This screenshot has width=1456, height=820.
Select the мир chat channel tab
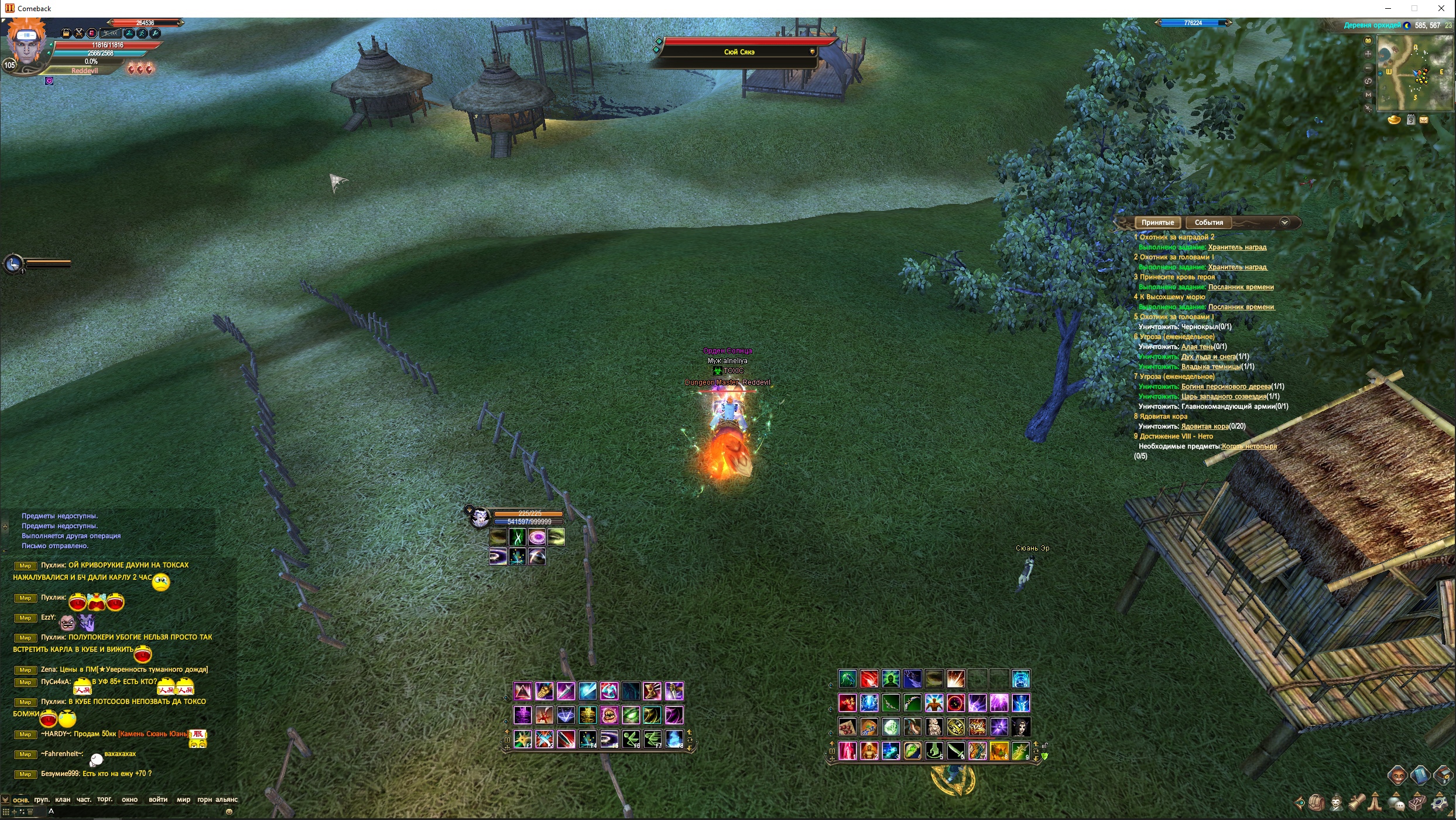[x=183, y=799]
